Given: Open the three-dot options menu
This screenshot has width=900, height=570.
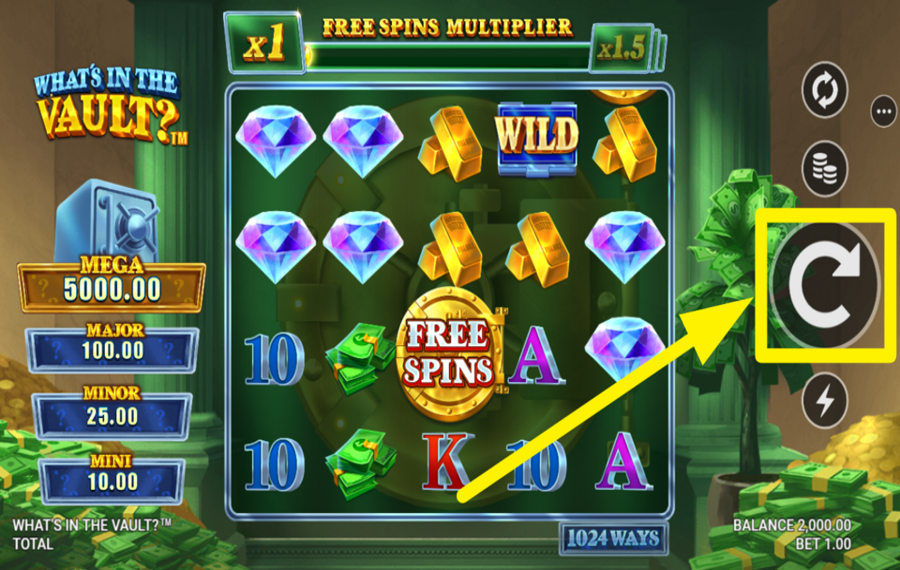Looking at the screenshot, I should point(884,112).
